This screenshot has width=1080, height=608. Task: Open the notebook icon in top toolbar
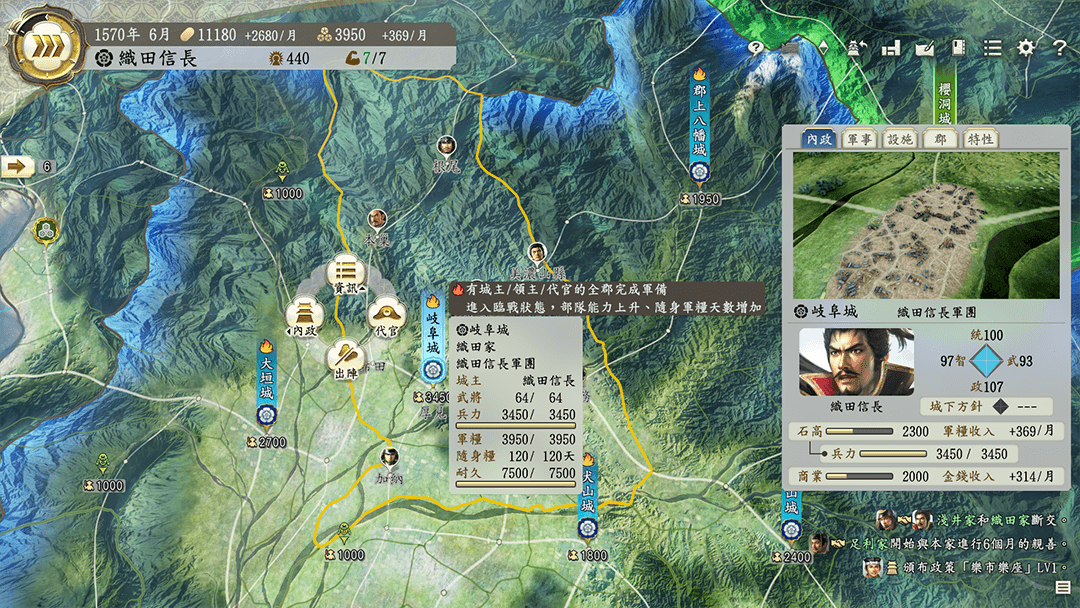coord(958,47)
